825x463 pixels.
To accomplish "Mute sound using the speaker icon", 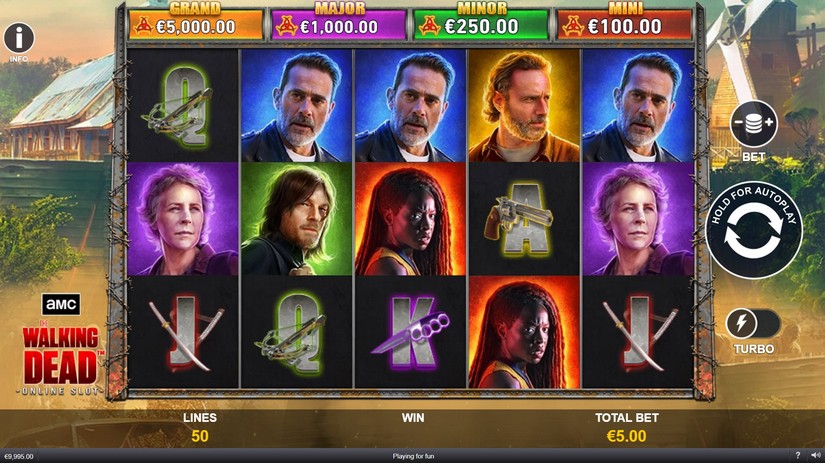I will [x=816, y=456].
